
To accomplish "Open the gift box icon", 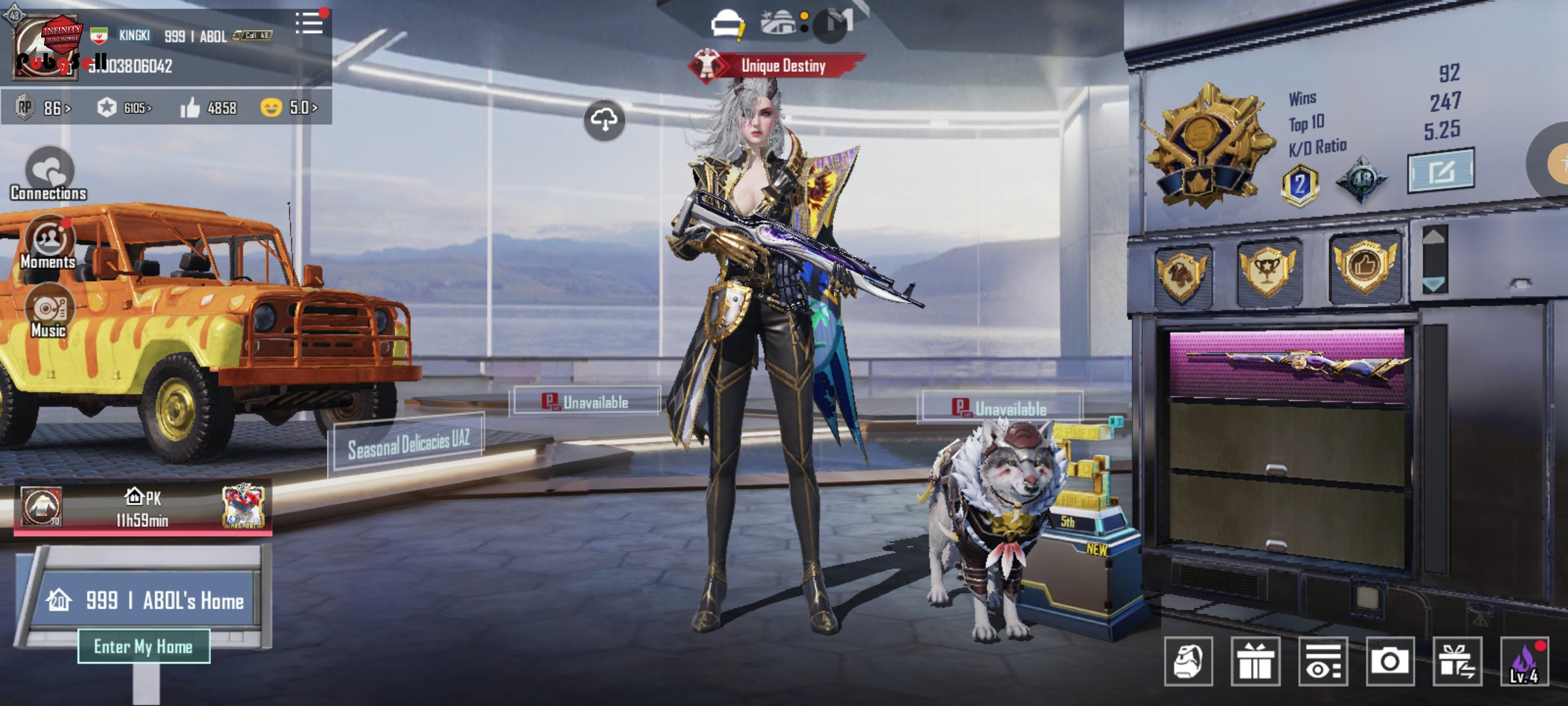I will [x=1255, y=662].
